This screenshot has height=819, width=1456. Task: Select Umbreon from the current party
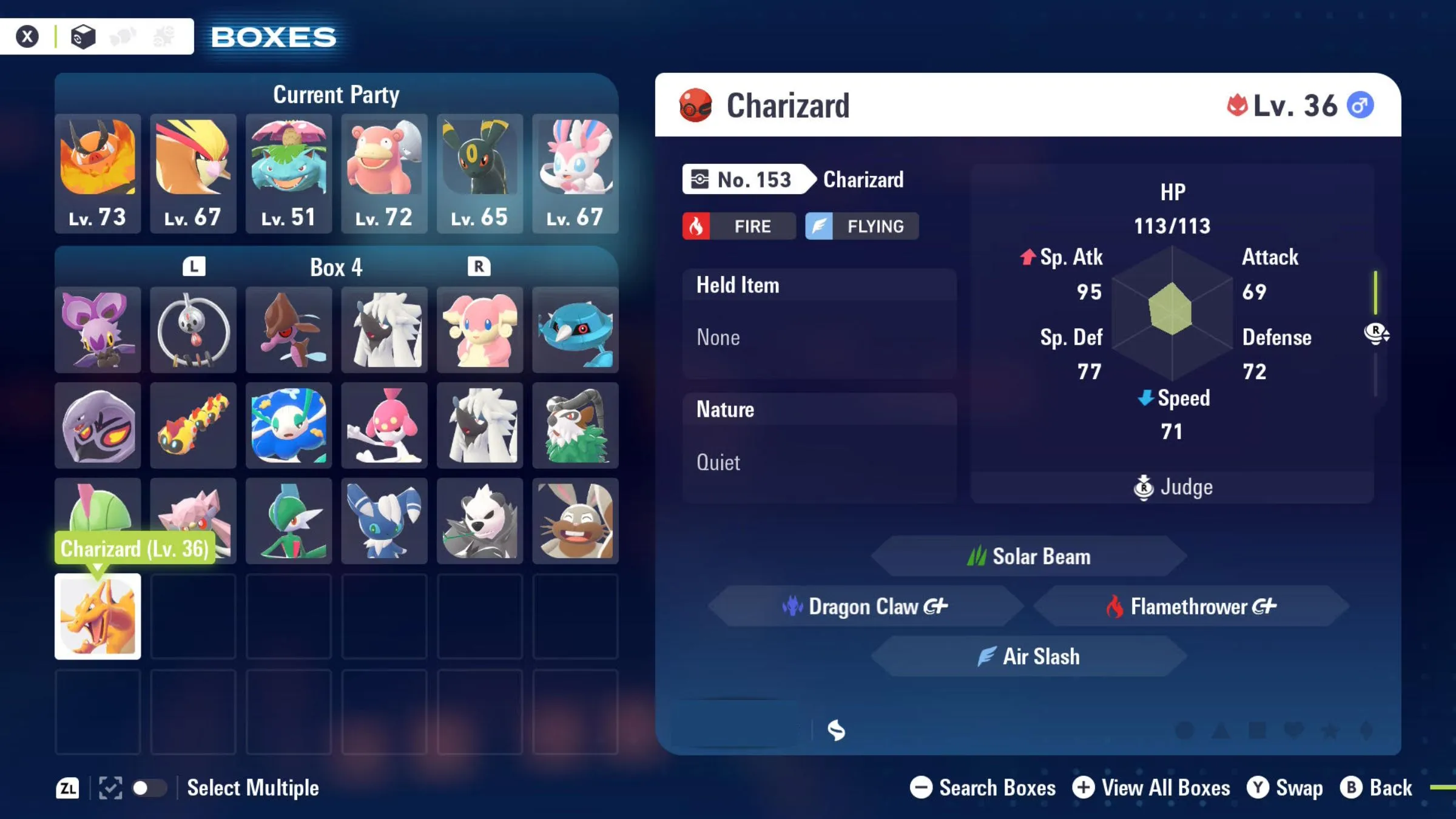click(480, 173)
